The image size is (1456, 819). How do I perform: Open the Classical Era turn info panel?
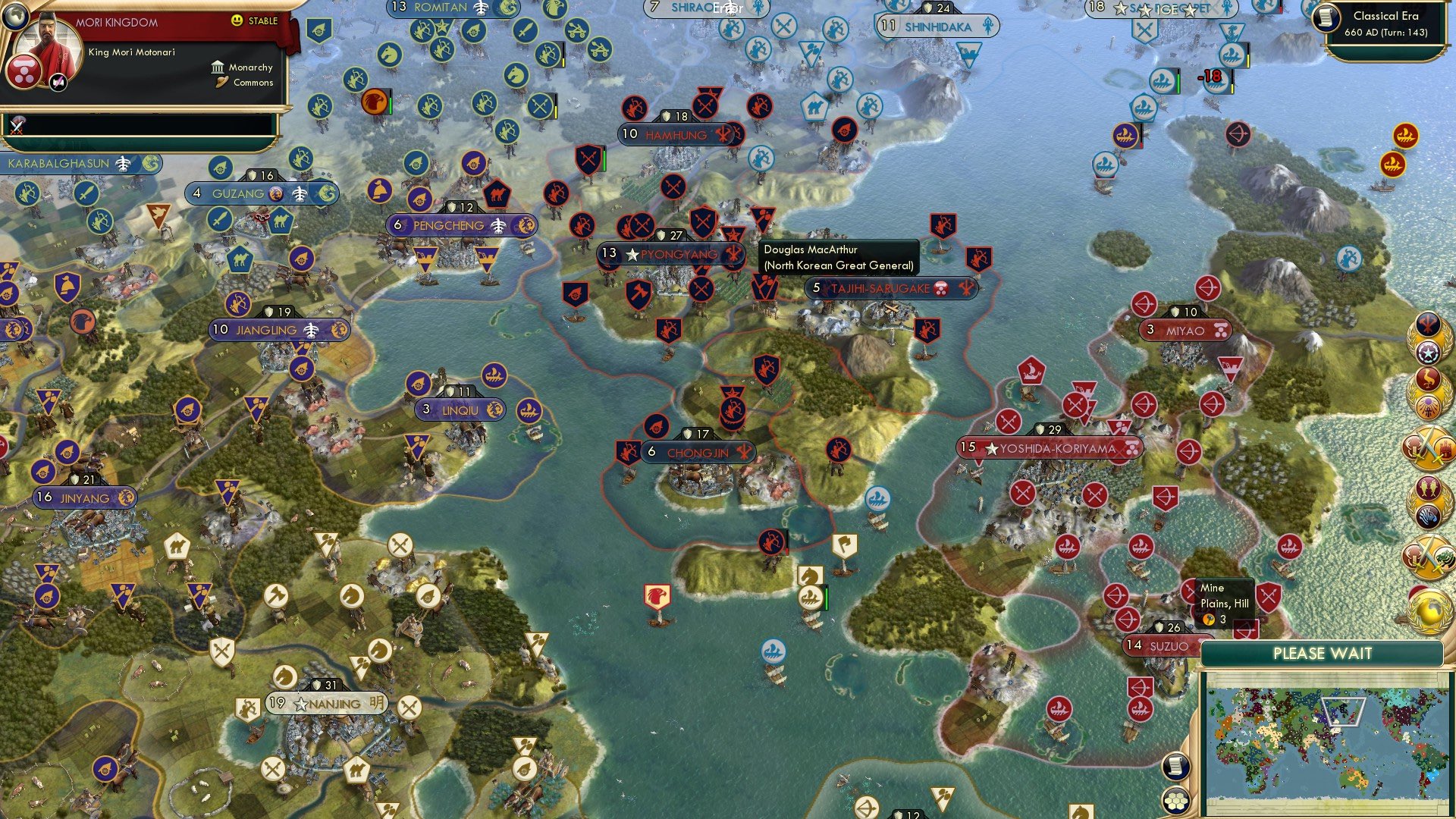1389,23
